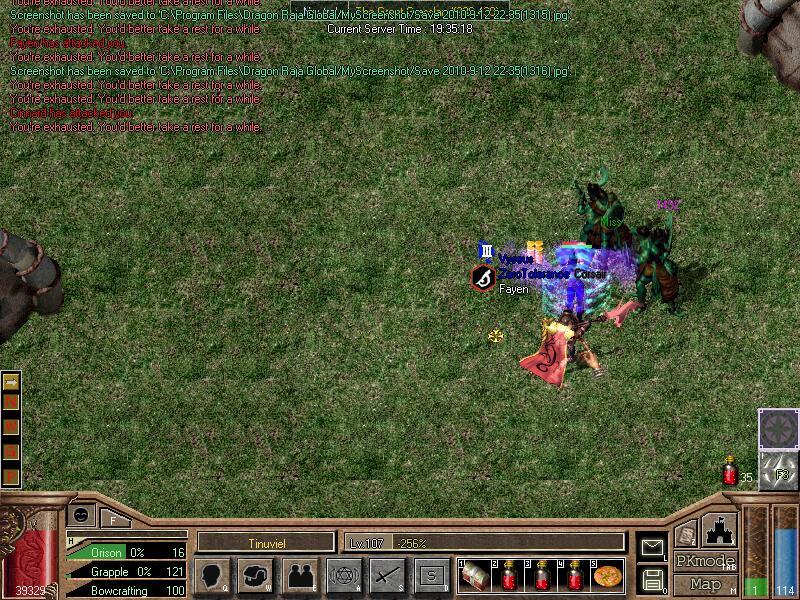Open the party two-figures button

tap(299, 575)
